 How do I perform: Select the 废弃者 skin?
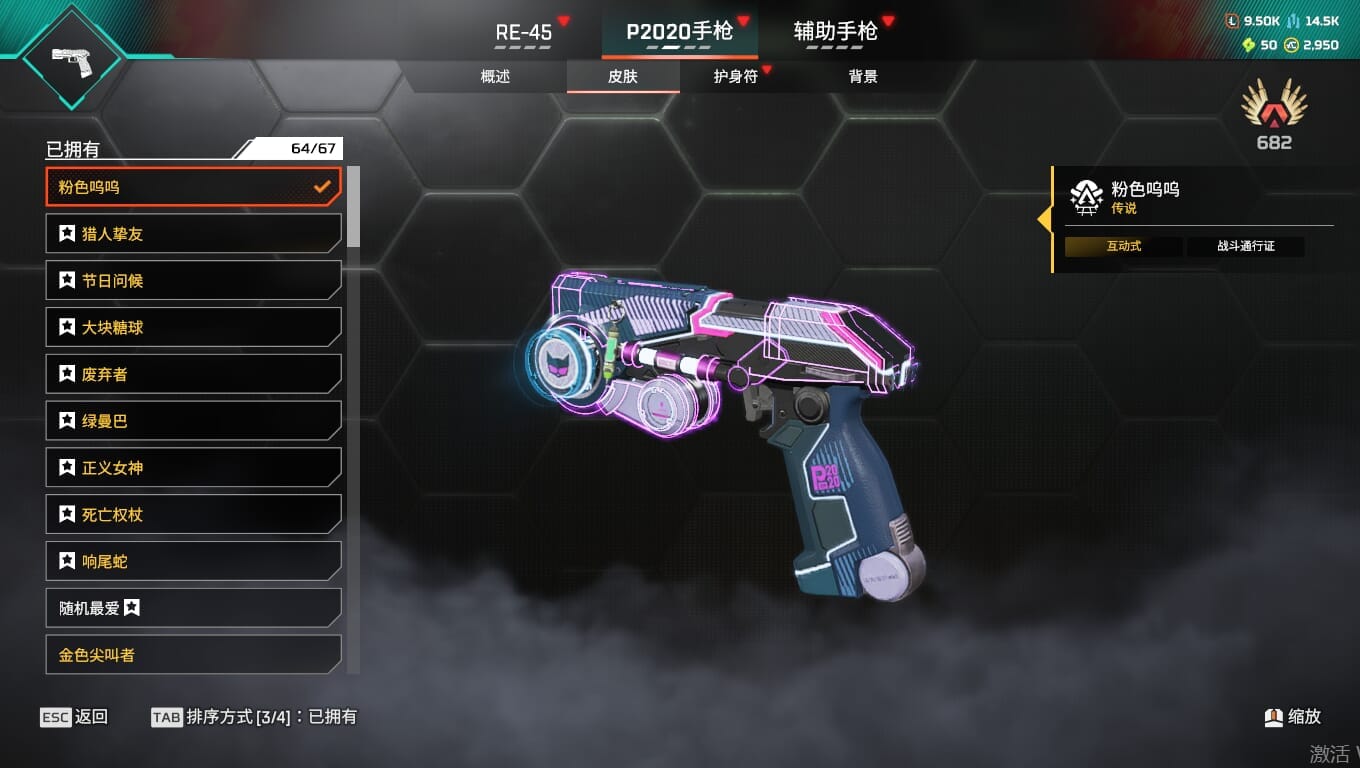194,374
